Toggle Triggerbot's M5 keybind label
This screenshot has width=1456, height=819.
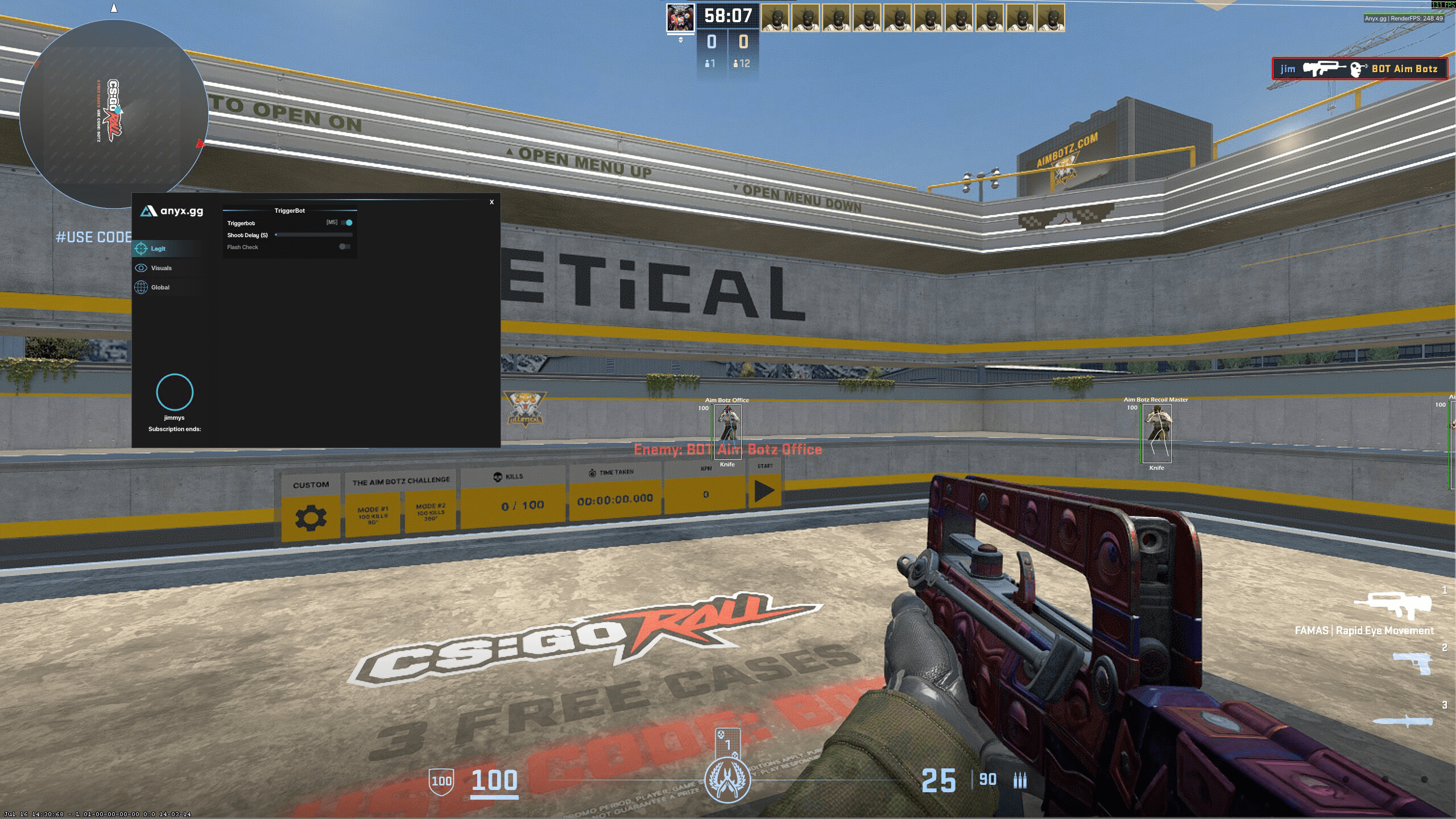[x=332, y=222]
